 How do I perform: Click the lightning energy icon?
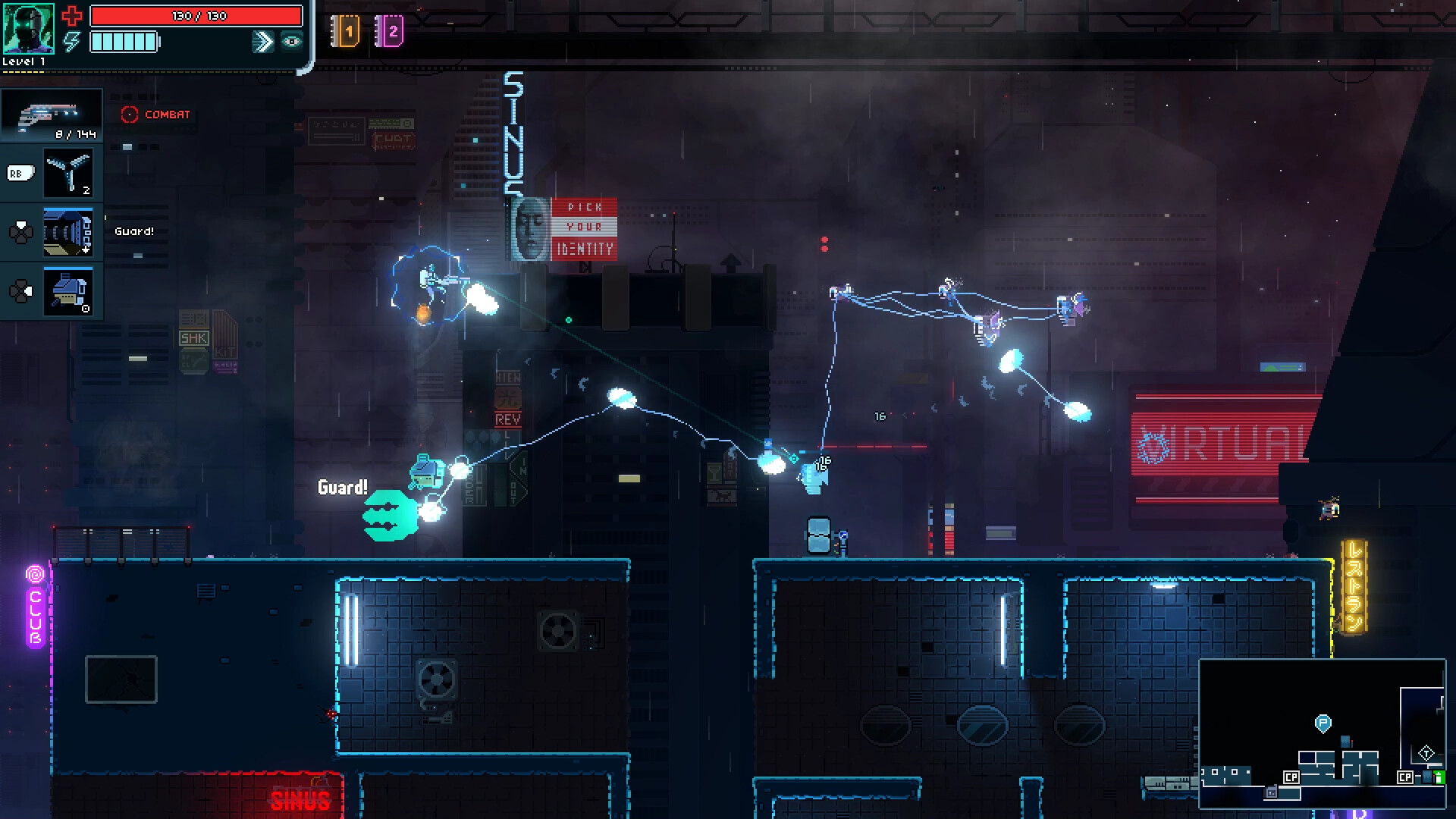71,43
